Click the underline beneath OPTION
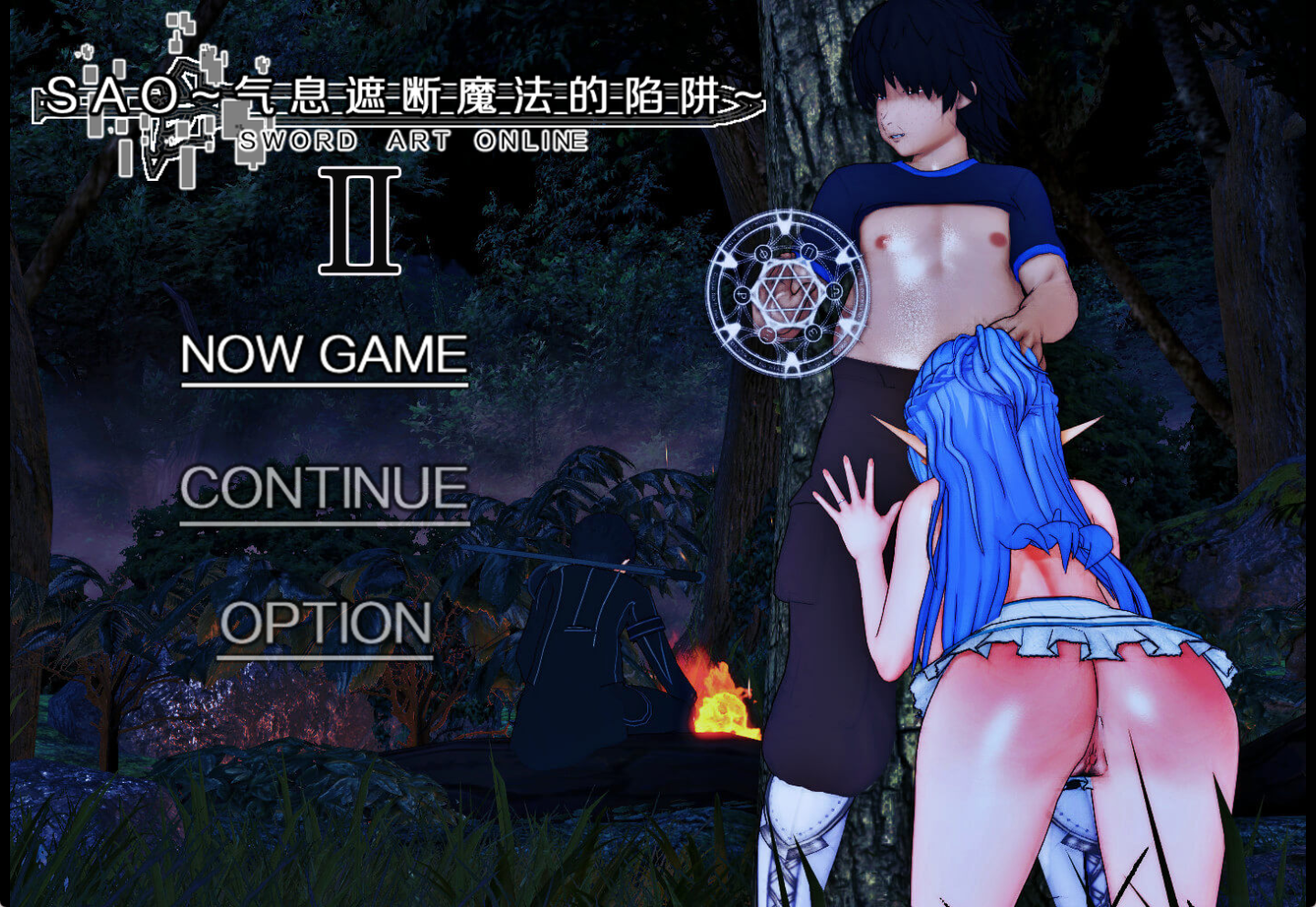Screen dimensions: 1316x907 (x=324, y=656)
